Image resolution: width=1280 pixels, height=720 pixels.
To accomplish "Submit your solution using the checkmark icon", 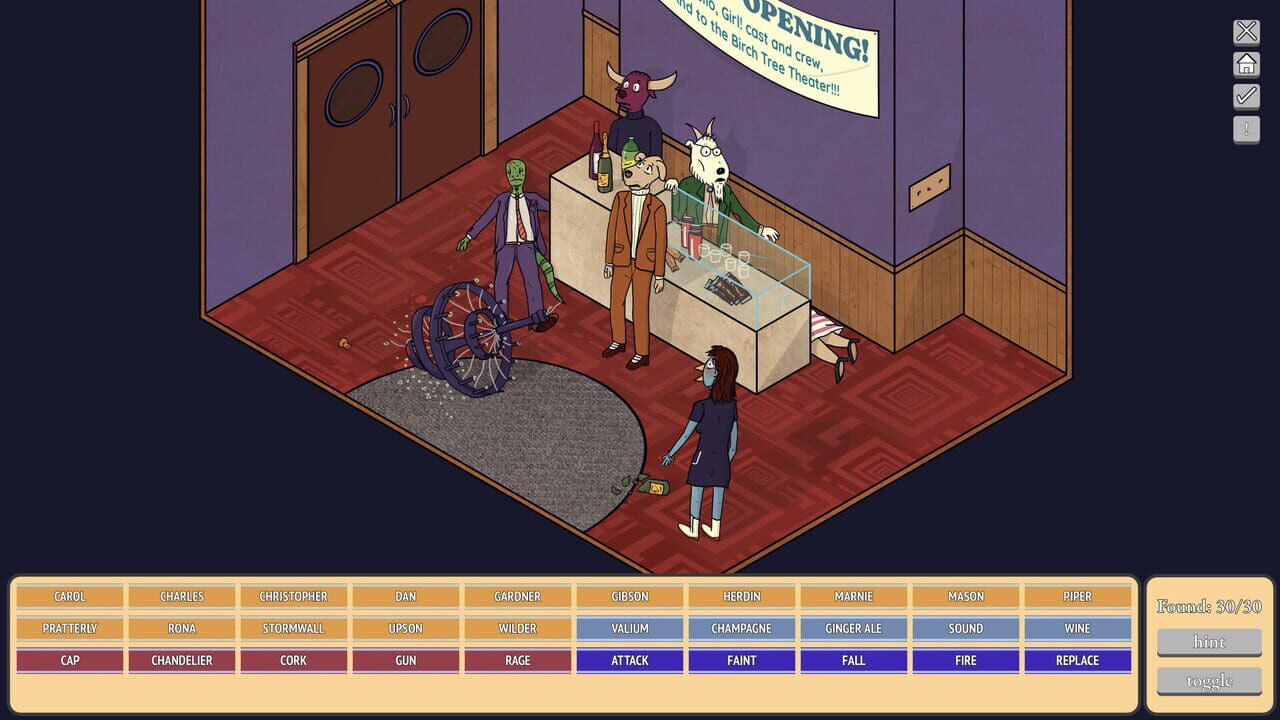I will coord(1246,96).
